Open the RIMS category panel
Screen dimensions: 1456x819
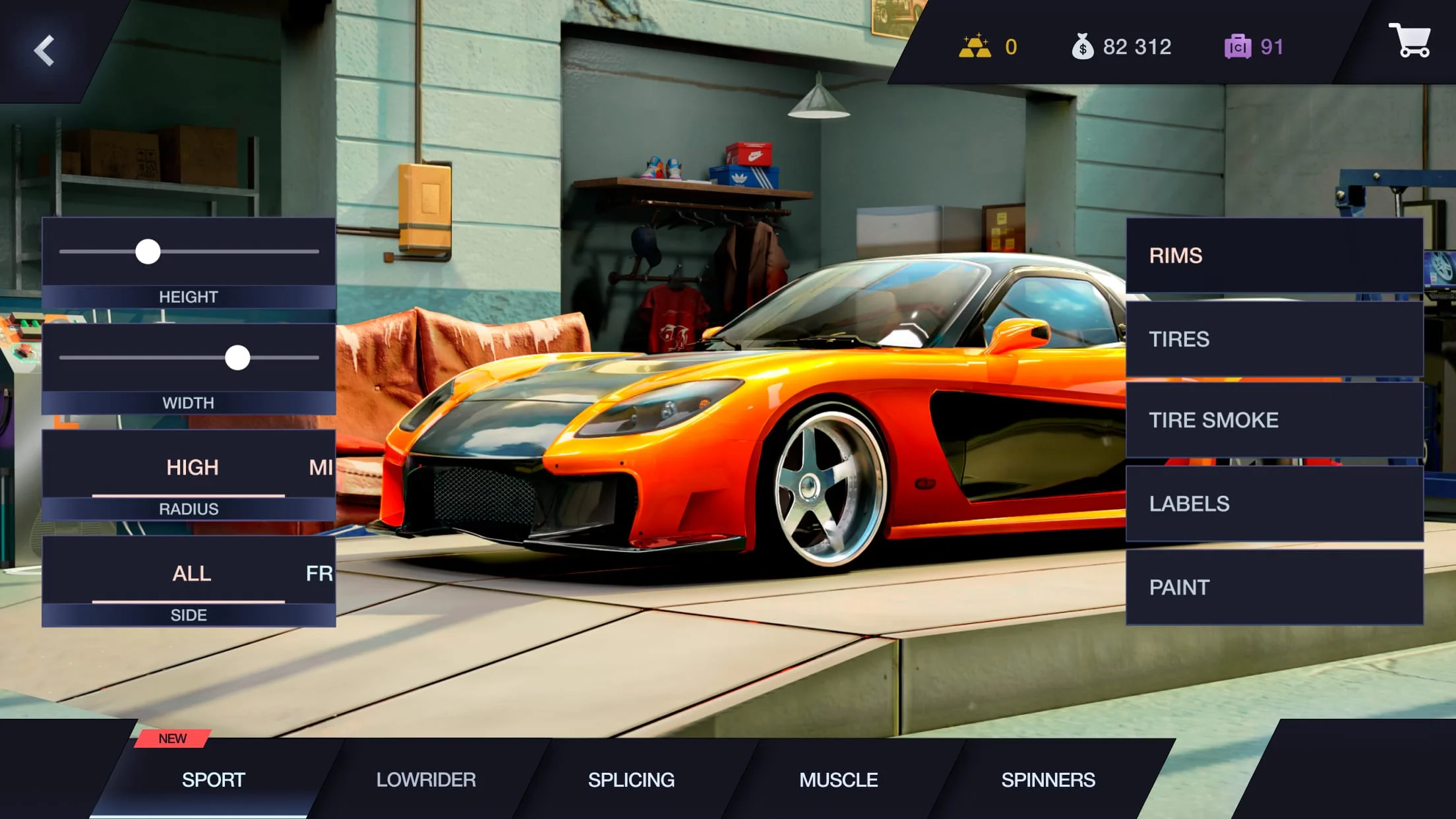pyautogui.click(x=1273, y=256)
